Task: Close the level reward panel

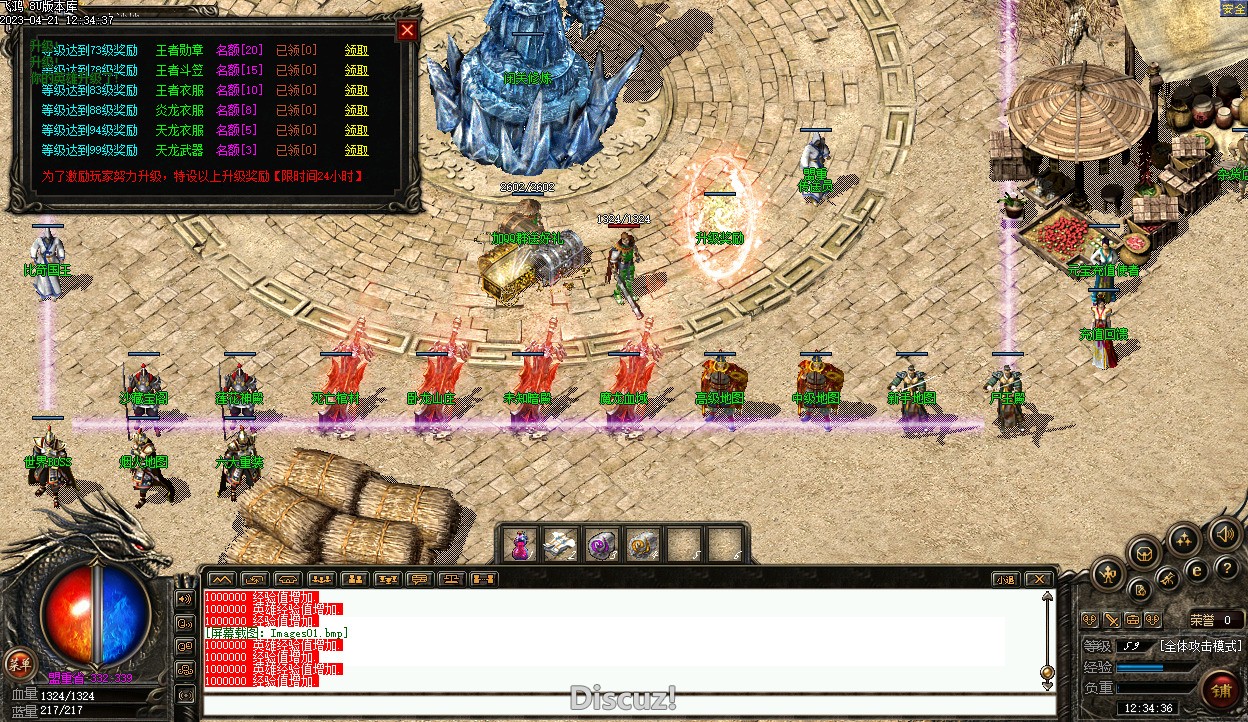Action: pos(407,30)
